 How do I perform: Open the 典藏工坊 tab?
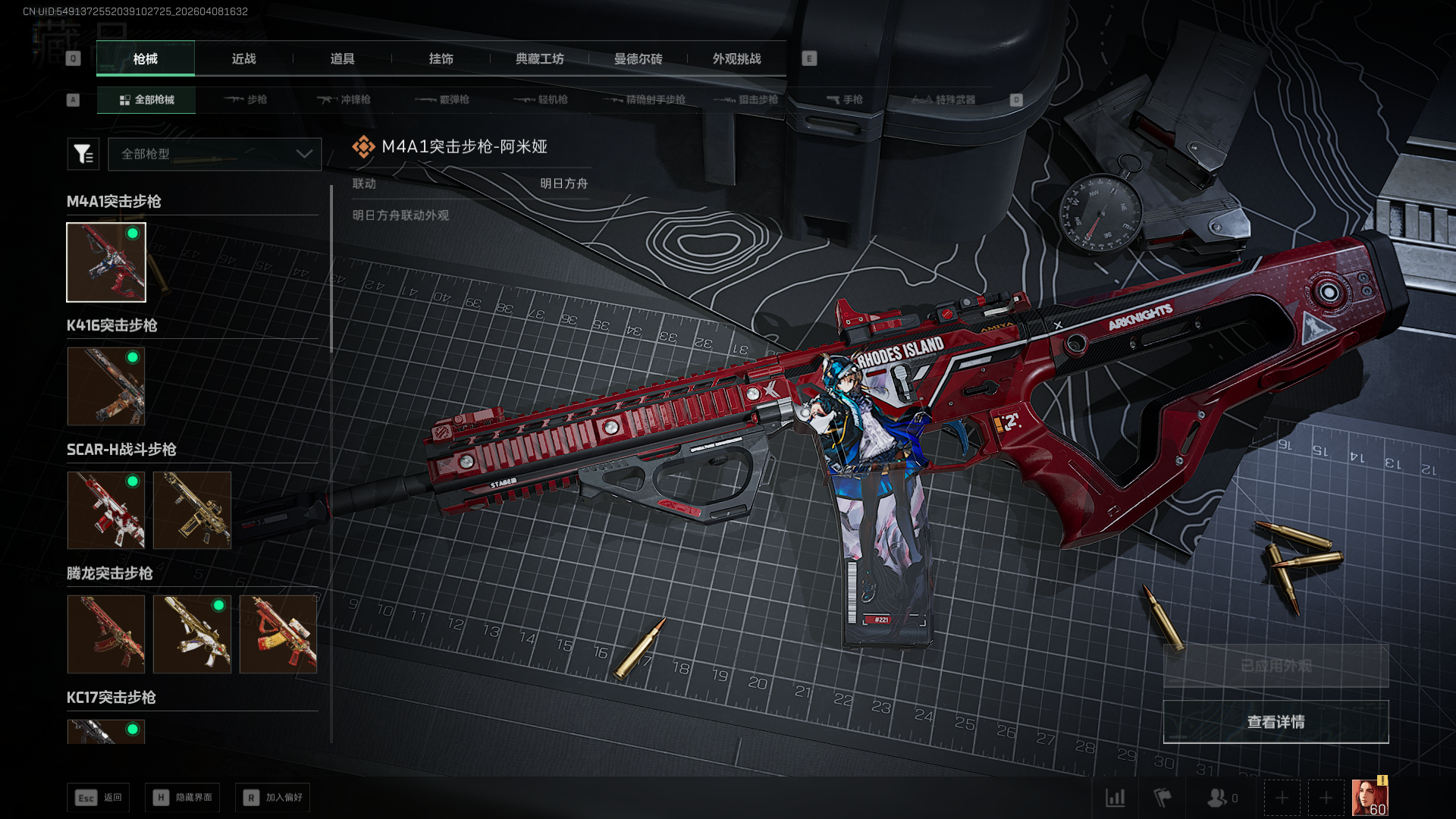point(539,59)
